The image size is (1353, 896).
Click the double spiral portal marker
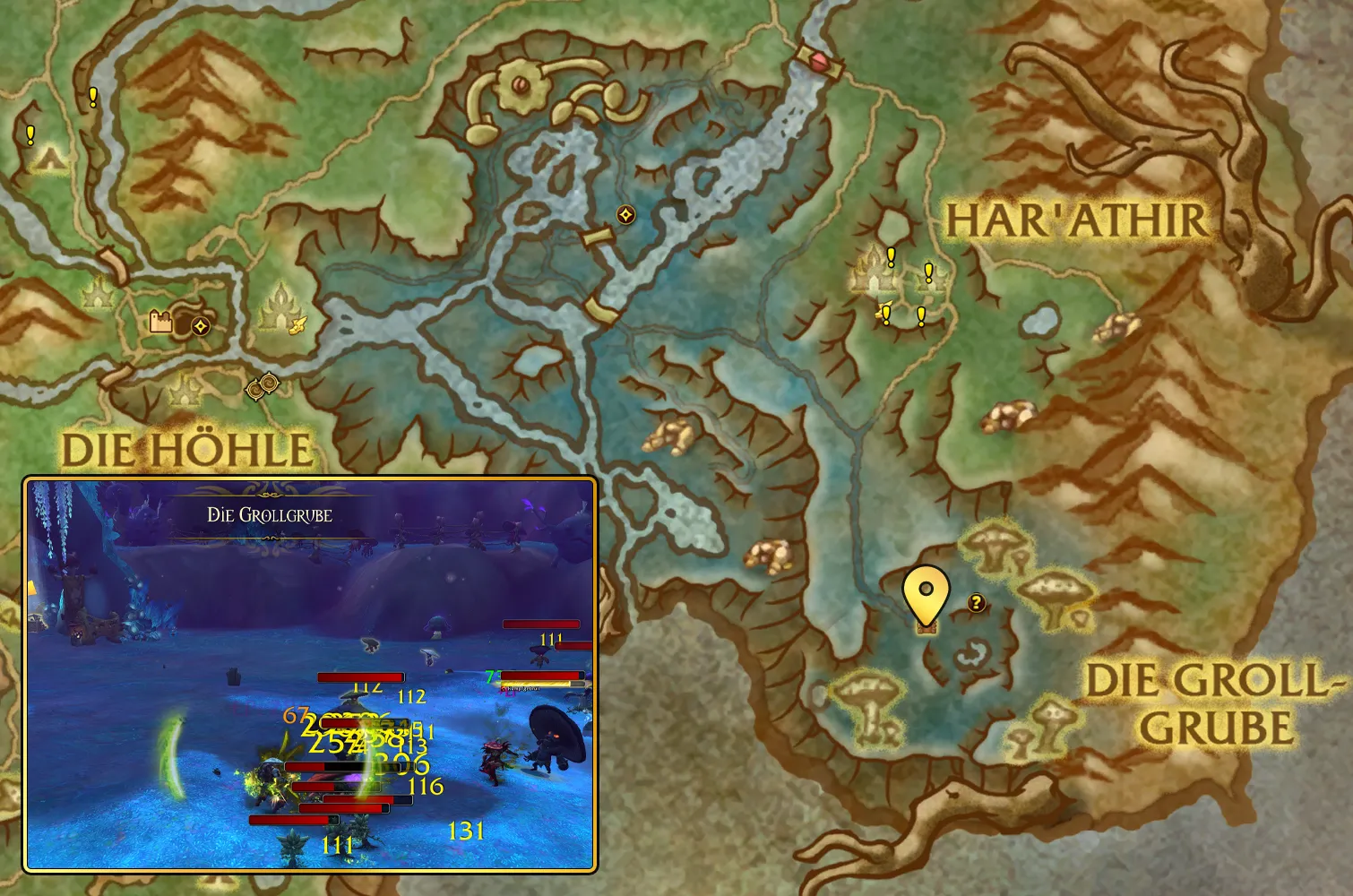tap(263, 386)
